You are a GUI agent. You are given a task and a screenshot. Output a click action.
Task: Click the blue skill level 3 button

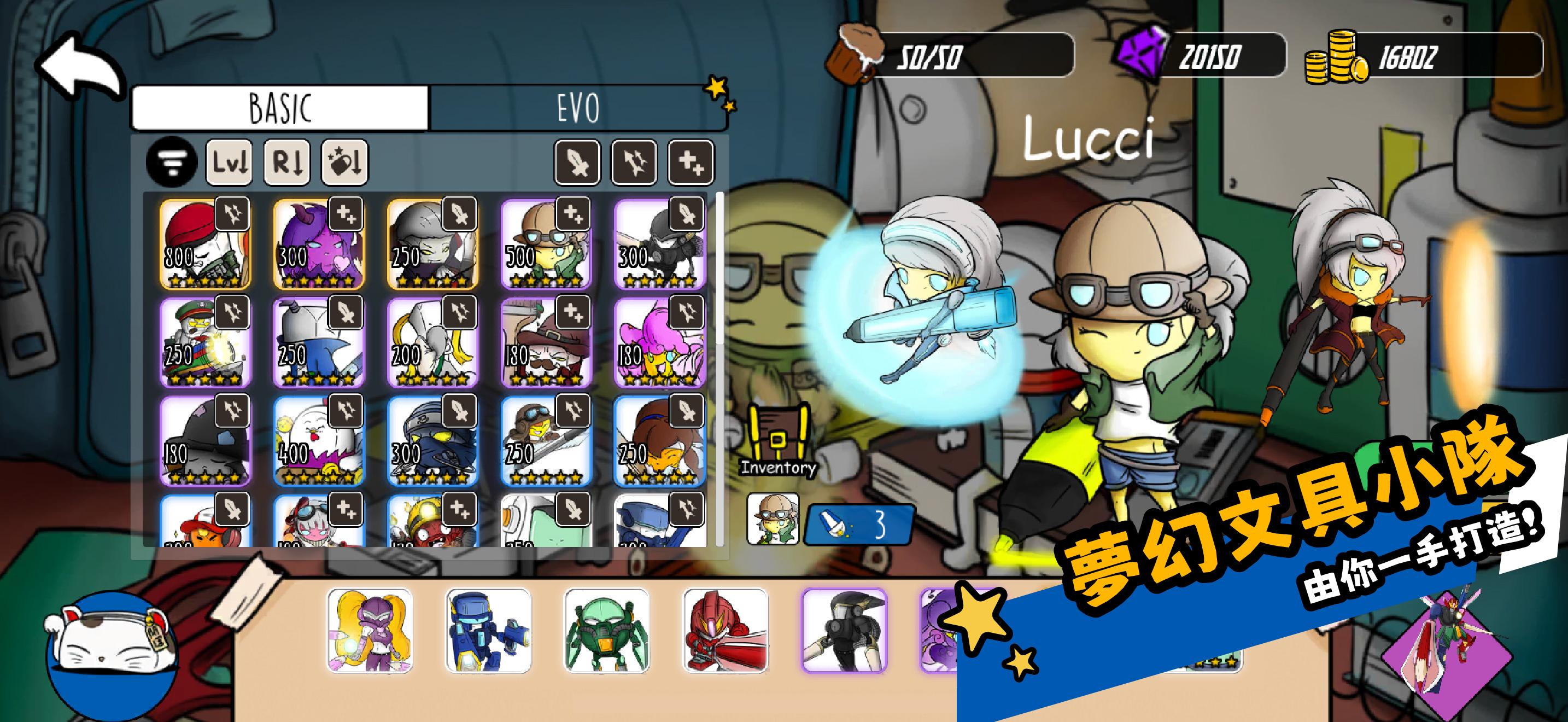(x=859, y=523)
